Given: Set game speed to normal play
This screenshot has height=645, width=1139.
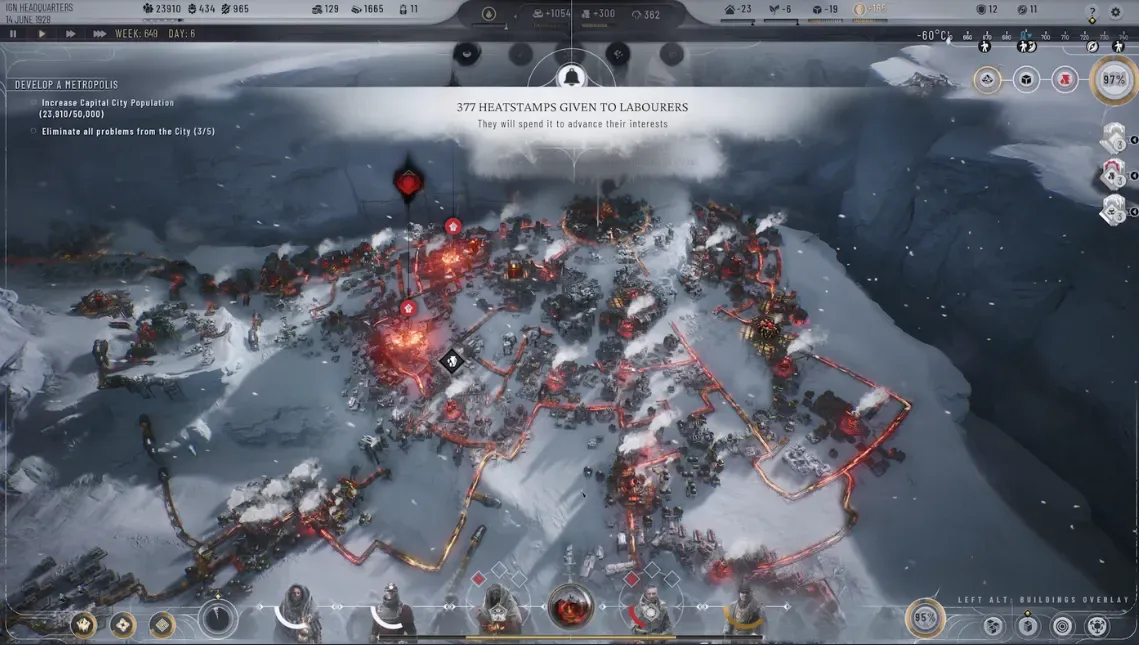Looking at the screenshot, I should click(x=42, y=33).
